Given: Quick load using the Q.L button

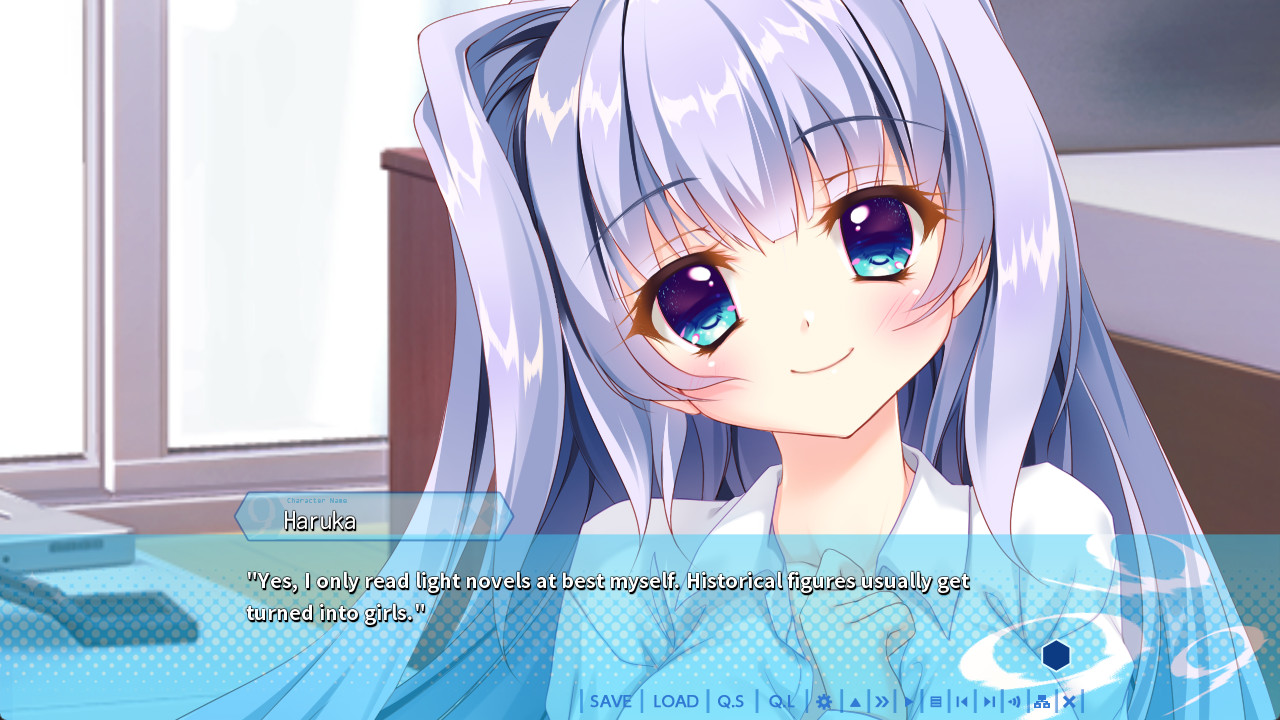Looking at the screenshot, I should tap(781, 701).
